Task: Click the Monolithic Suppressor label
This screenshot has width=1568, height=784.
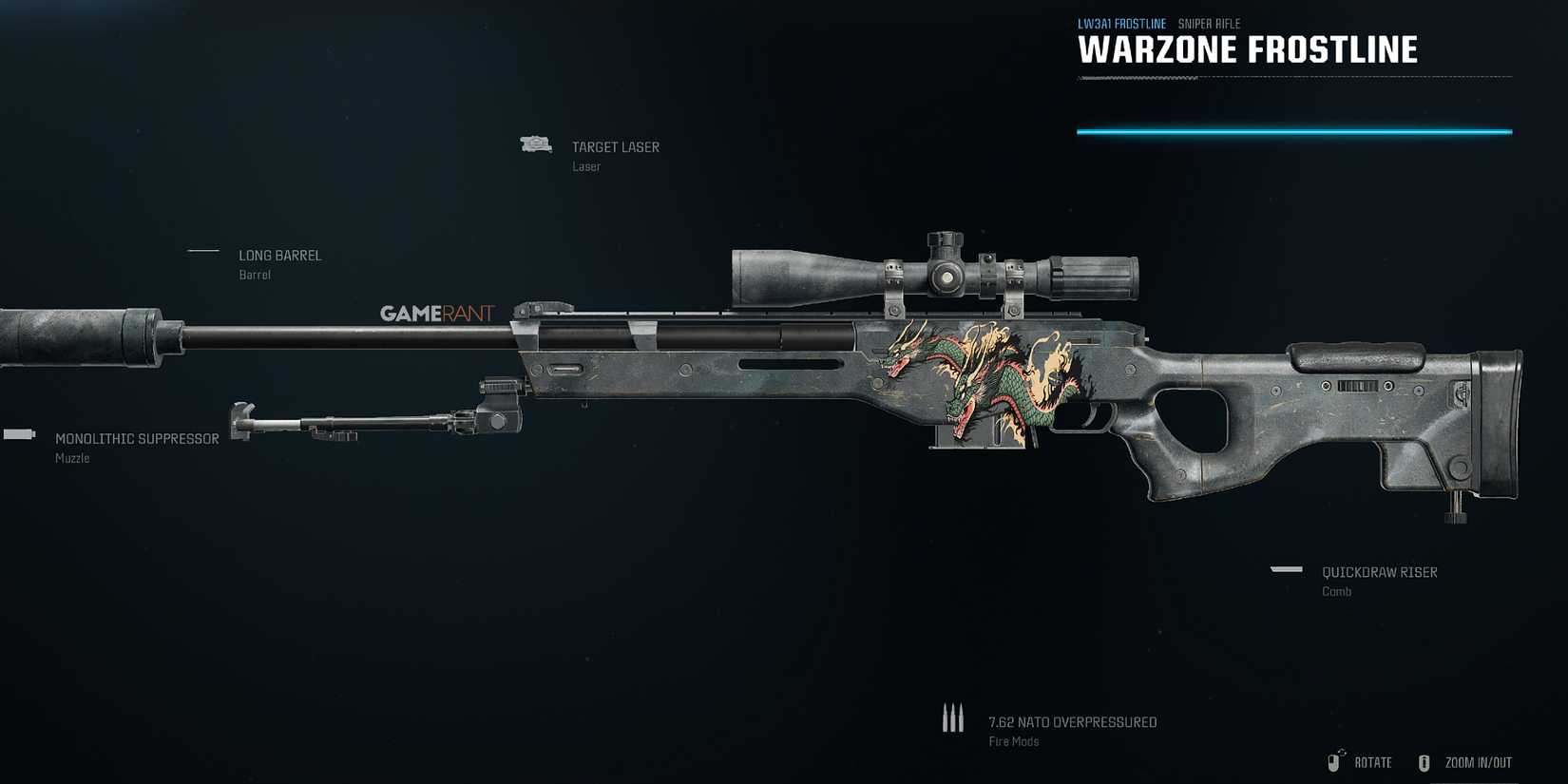Action: click(138, 438)
